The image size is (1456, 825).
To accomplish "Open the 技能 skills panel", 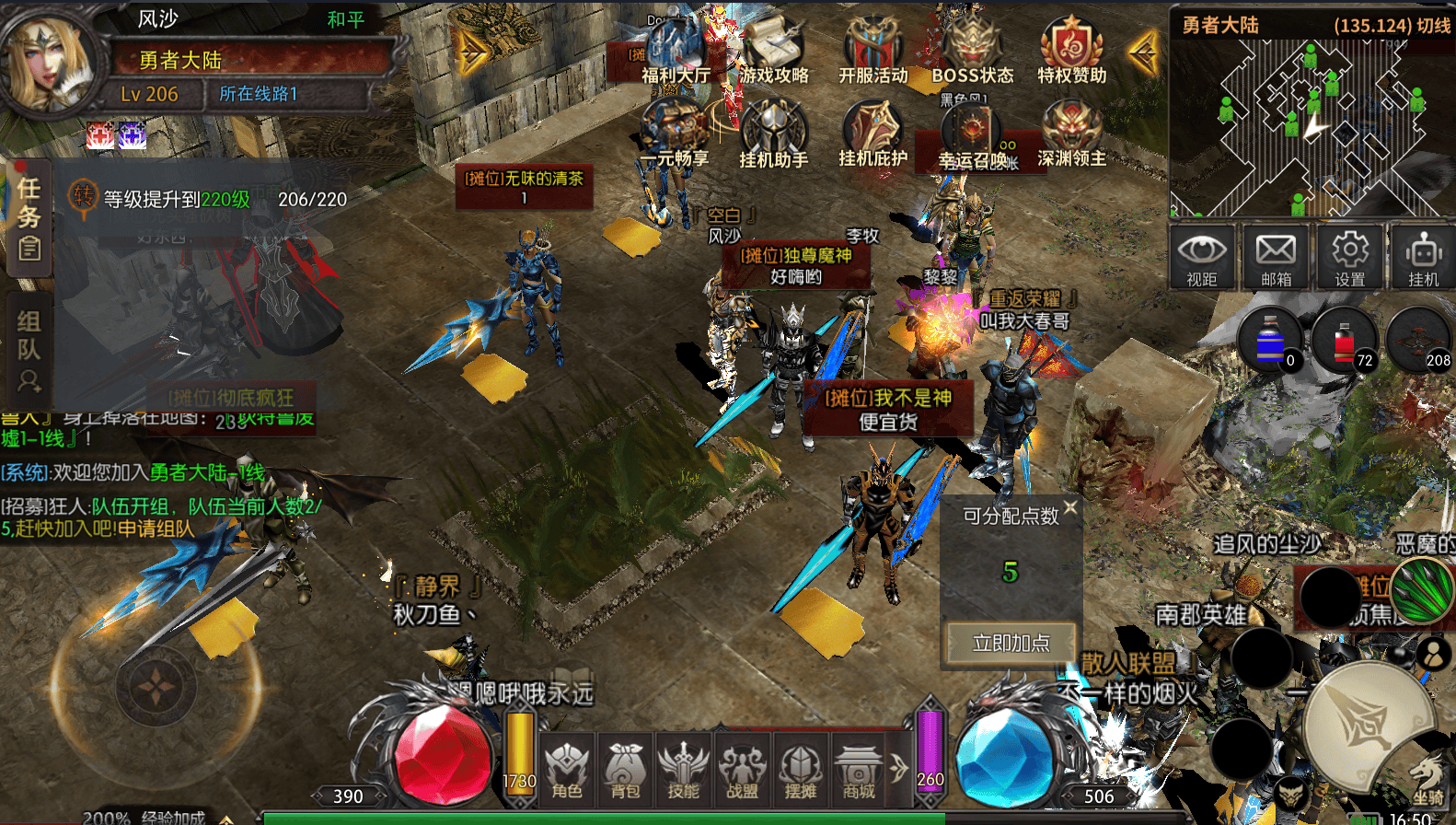I will [684, 768].
